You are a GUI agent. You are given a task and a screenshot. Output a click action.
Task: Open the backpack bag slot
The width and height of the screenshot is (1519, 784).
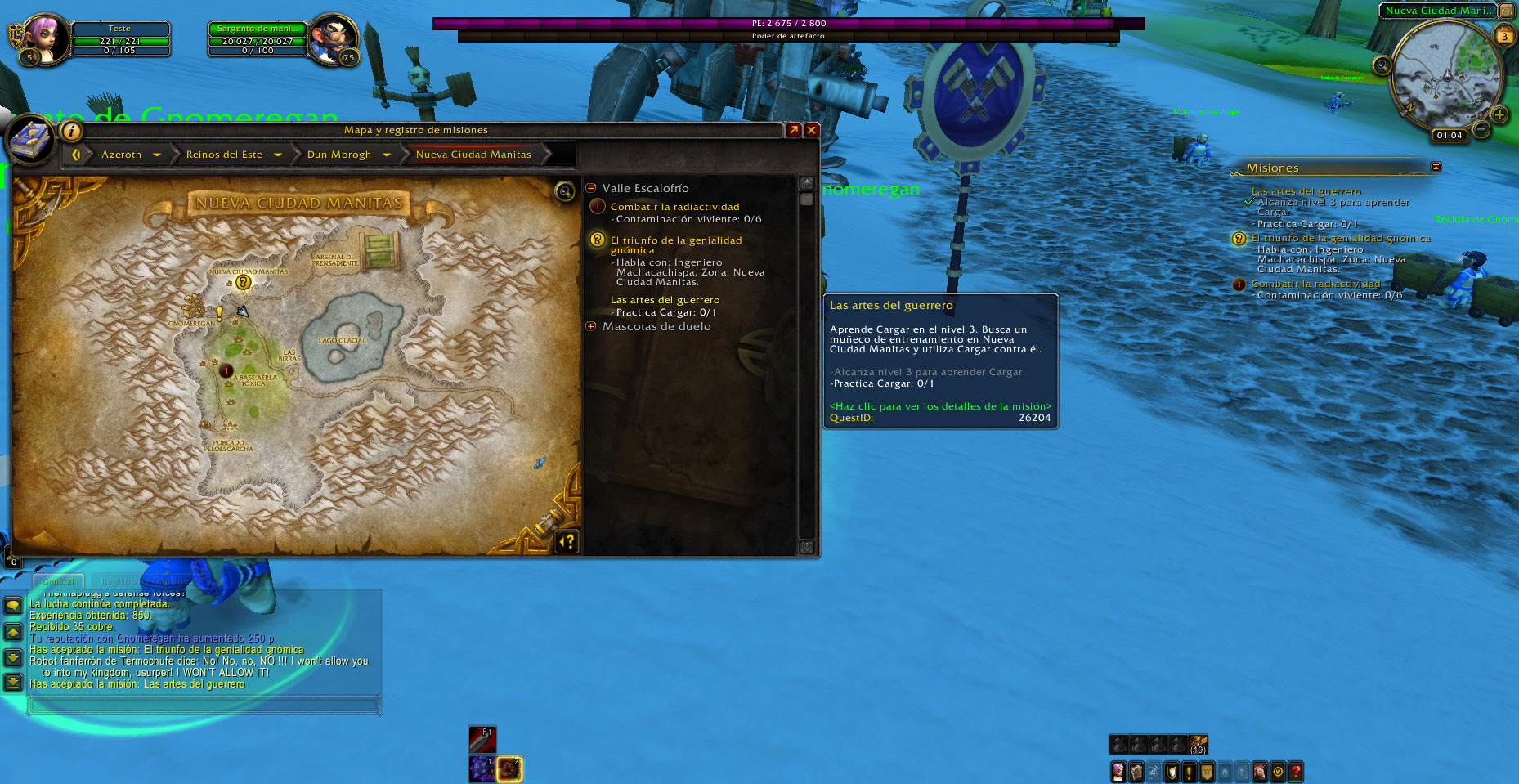point(1198,745)
